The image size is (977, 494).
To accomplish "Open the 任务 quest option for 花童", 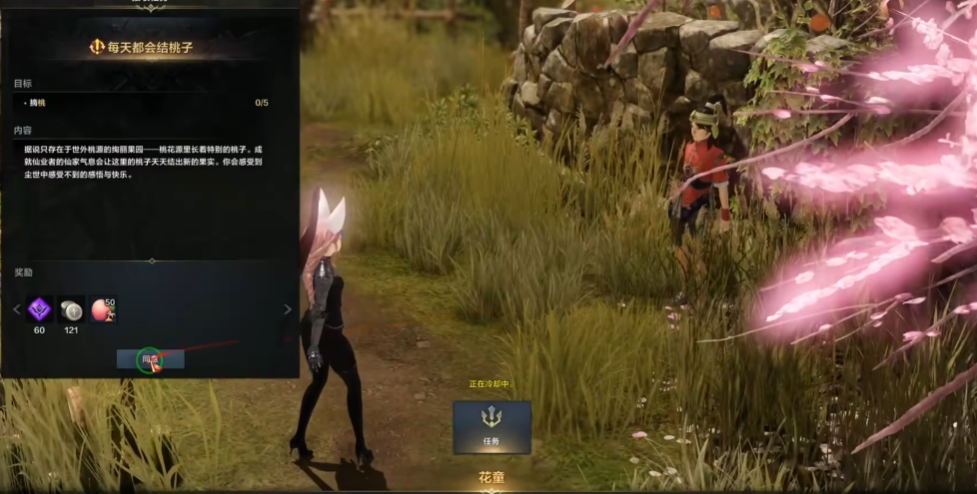I will (491, 427).
